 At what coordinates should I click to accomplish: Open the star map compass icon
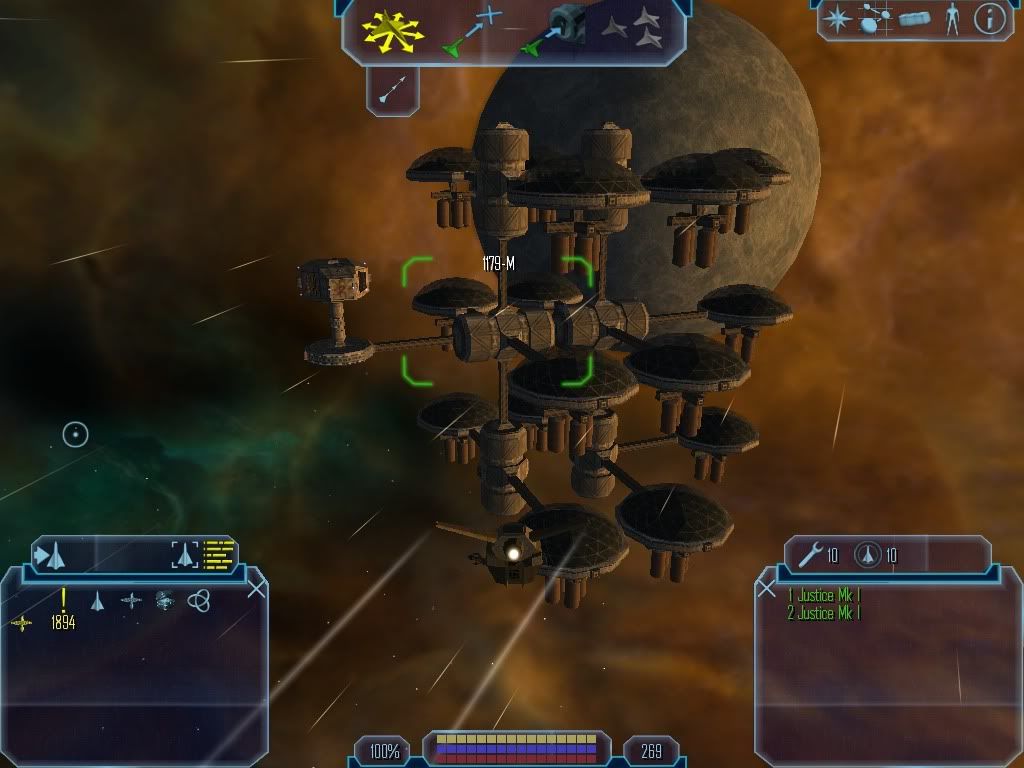tap(836, 19)
